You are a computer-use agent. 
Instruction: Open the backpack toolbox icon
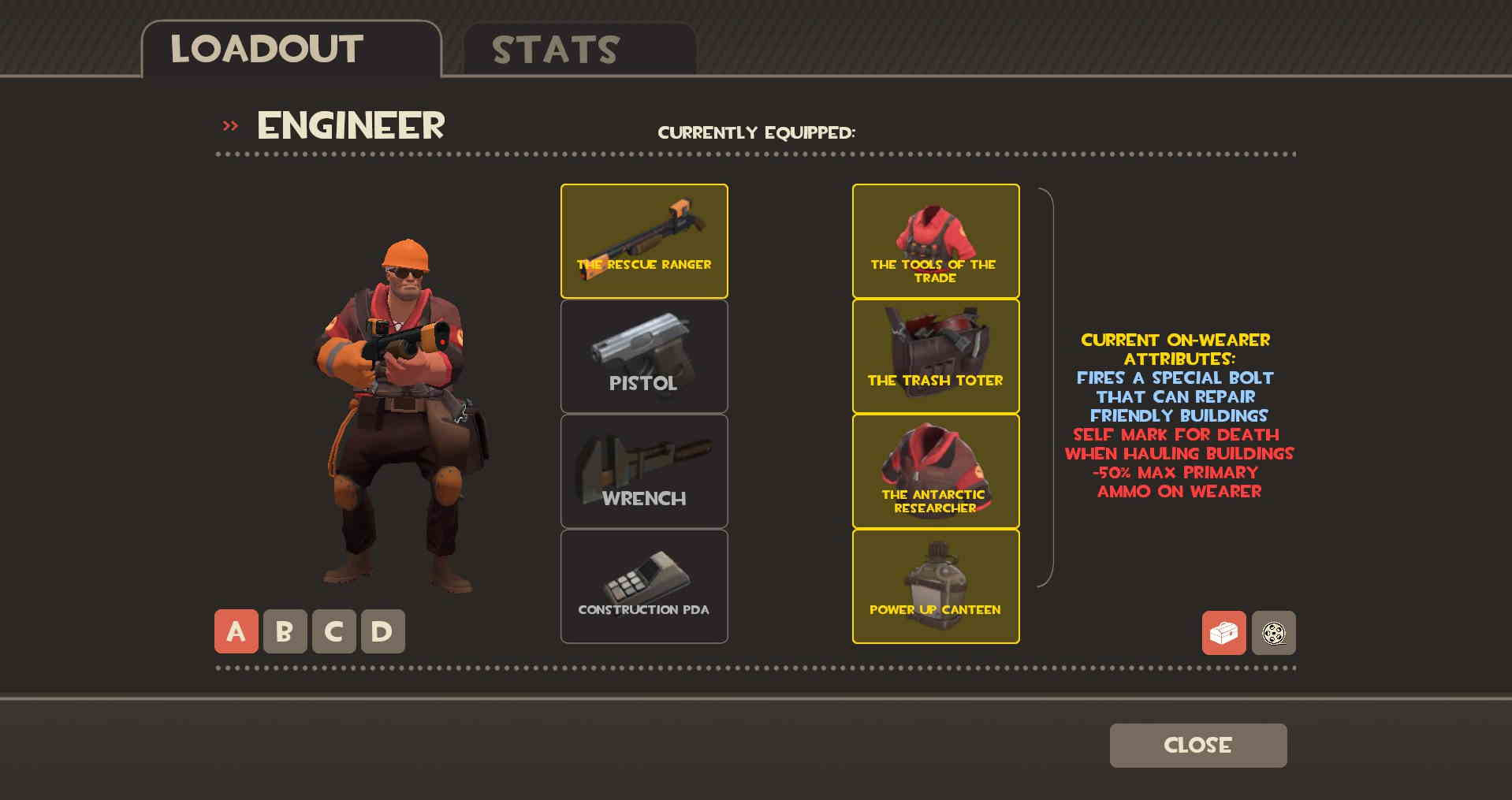[x=1223, y=633]
